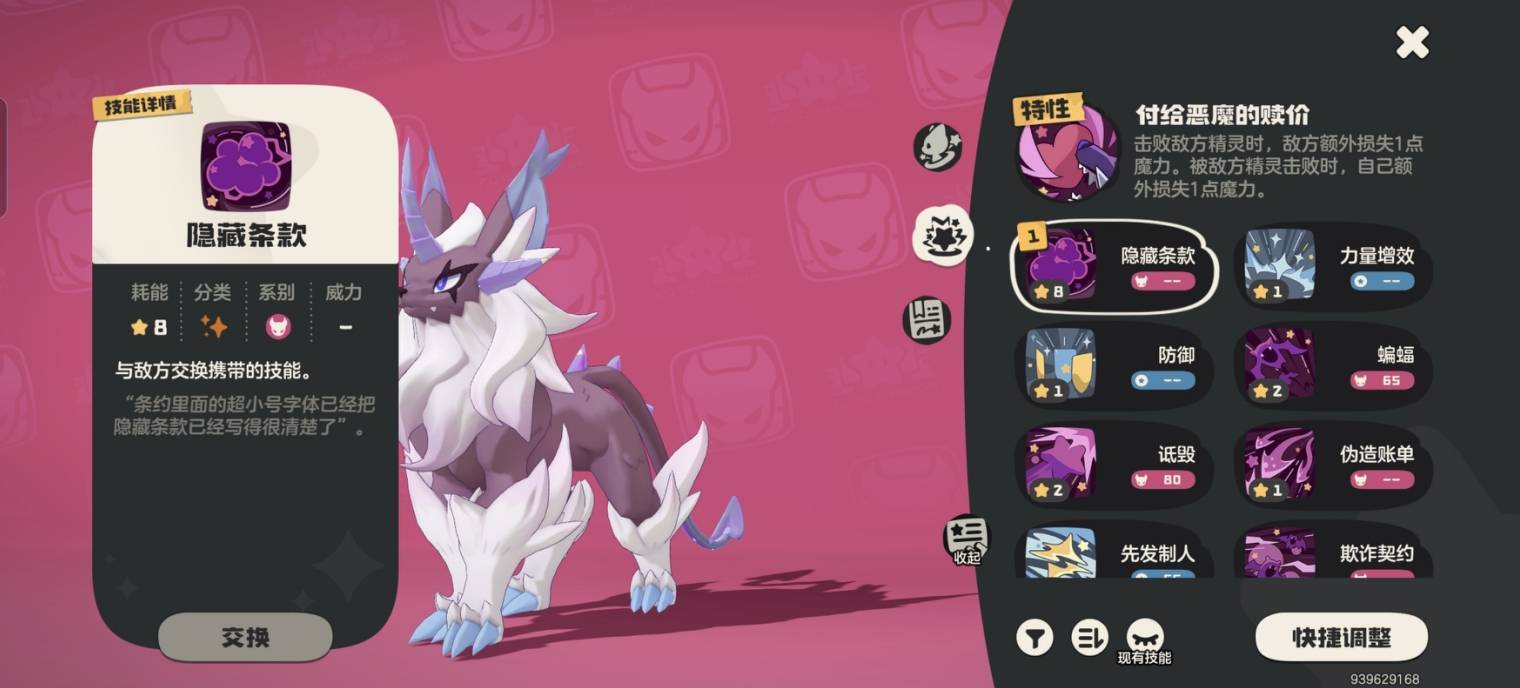Pick the 蝙蝠 bat skill
The height and width of the screenshot is (688, 1520).
(x=1332, y=364)
